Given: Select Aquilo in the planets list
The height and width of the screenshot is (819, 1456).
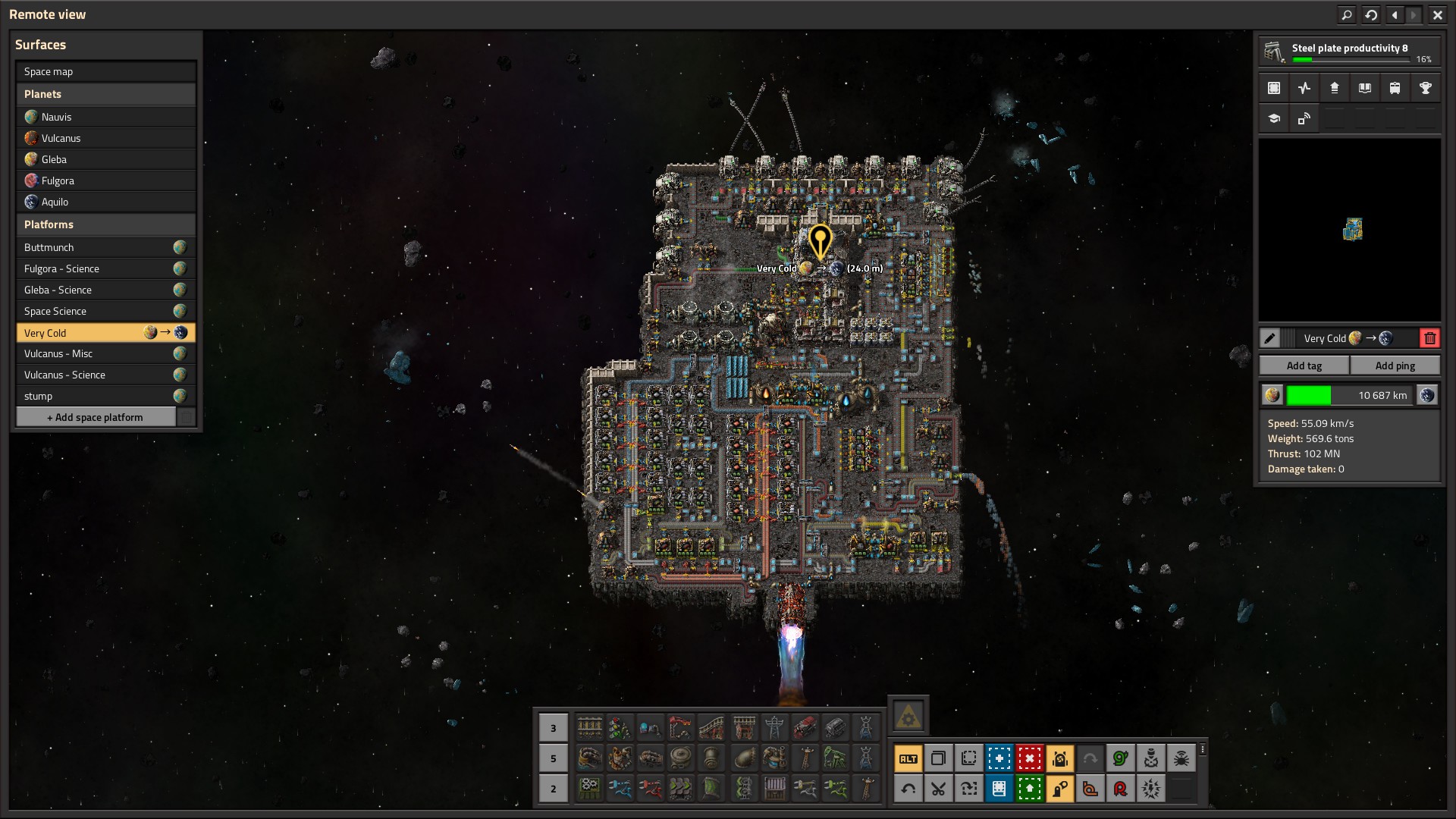Looking at the screenshot, I should [x=105, y=202].
